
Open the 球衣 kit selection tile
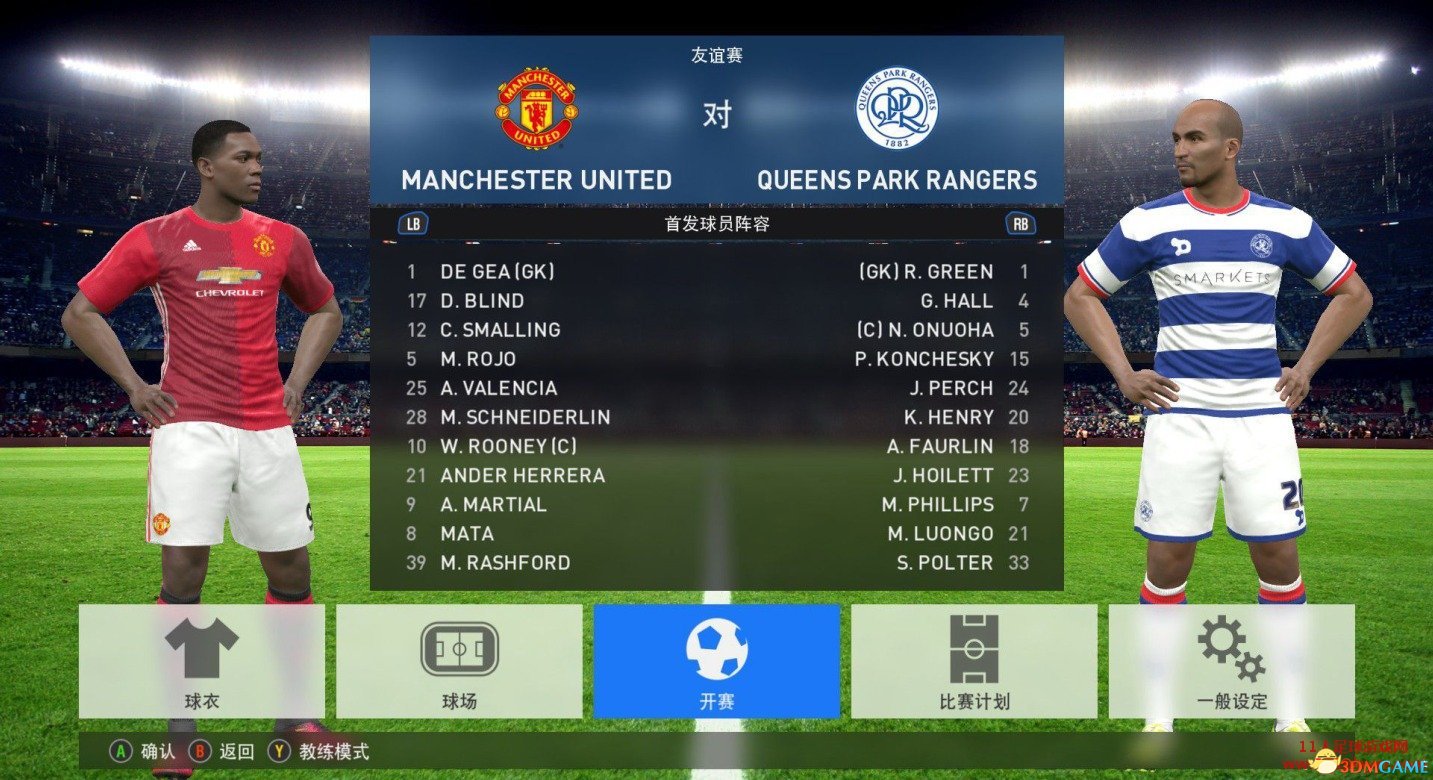click(x=202, y=660)
